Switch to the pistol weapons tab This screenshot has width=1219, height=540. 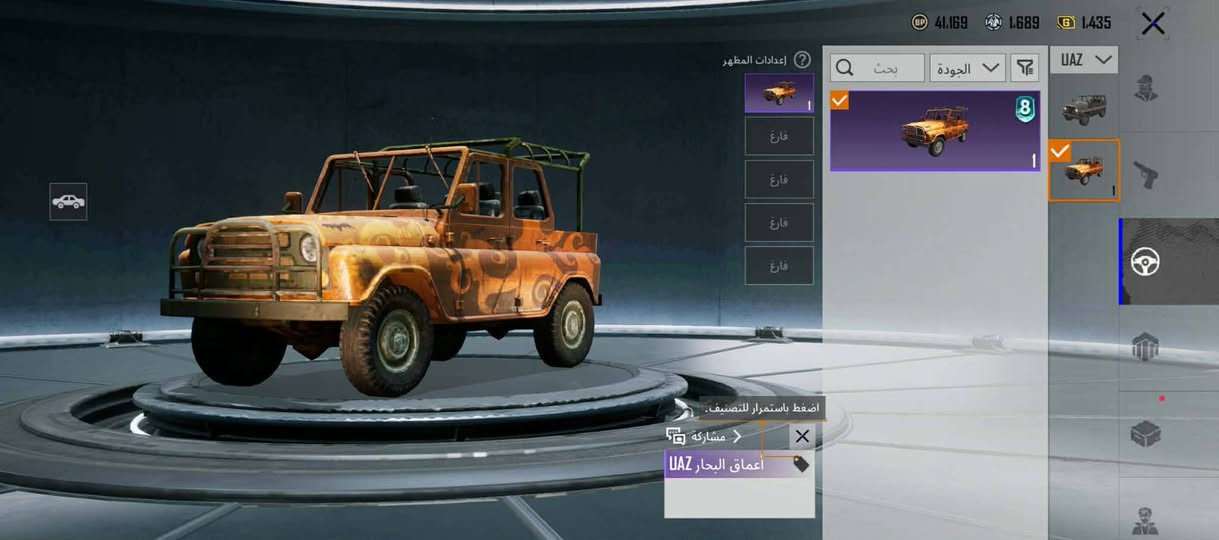point(1146,177)
